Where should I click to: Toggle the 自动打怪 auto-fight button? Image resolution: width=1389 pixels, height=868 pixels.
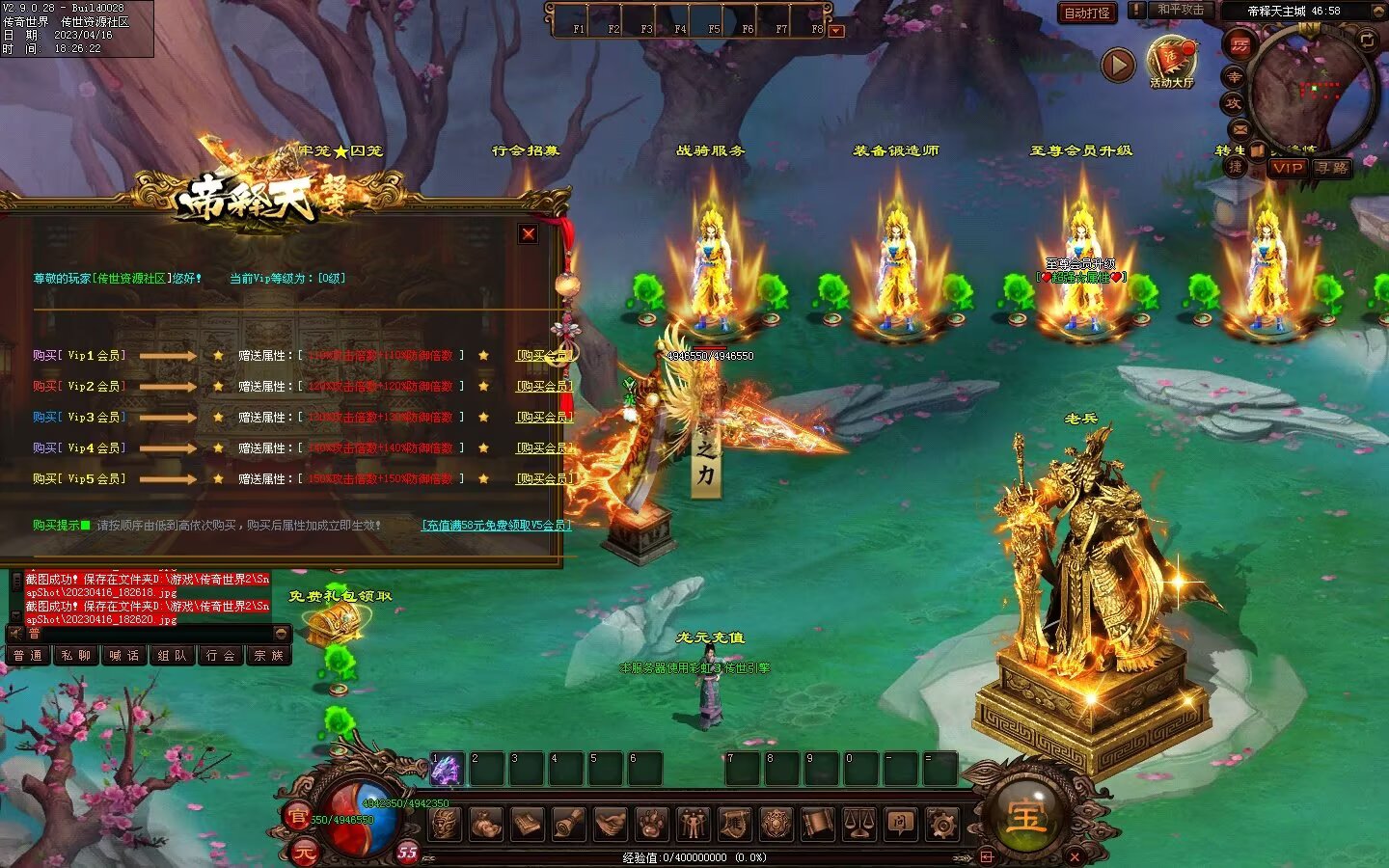click(1087, 13)
